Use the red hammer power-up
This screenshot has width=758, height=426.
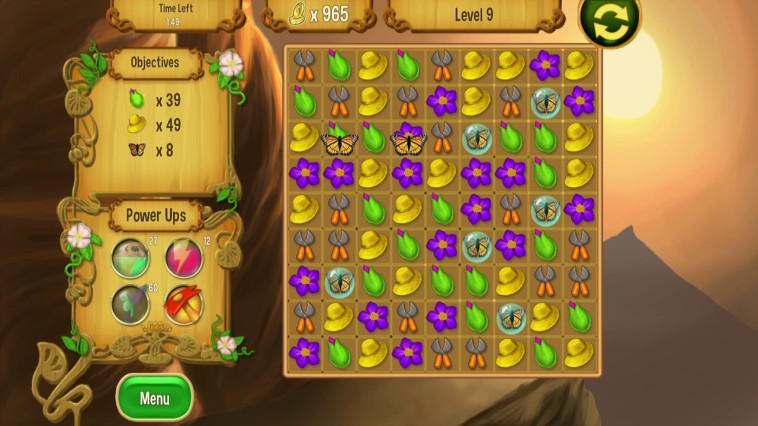pos(183,304)
